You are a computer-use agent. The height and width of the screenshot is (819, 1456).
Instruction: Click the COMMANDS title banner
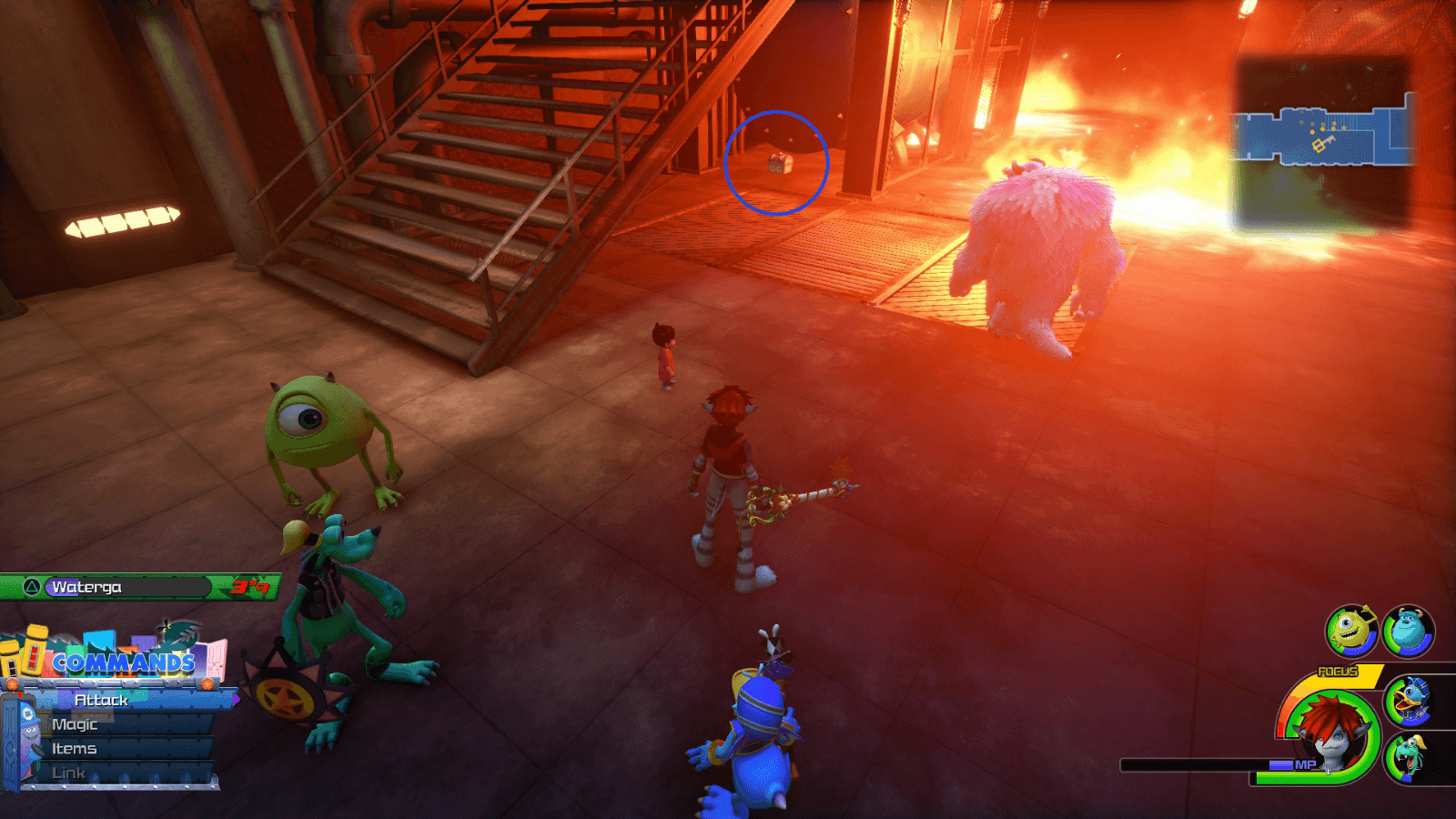click(x=123, y=664)
